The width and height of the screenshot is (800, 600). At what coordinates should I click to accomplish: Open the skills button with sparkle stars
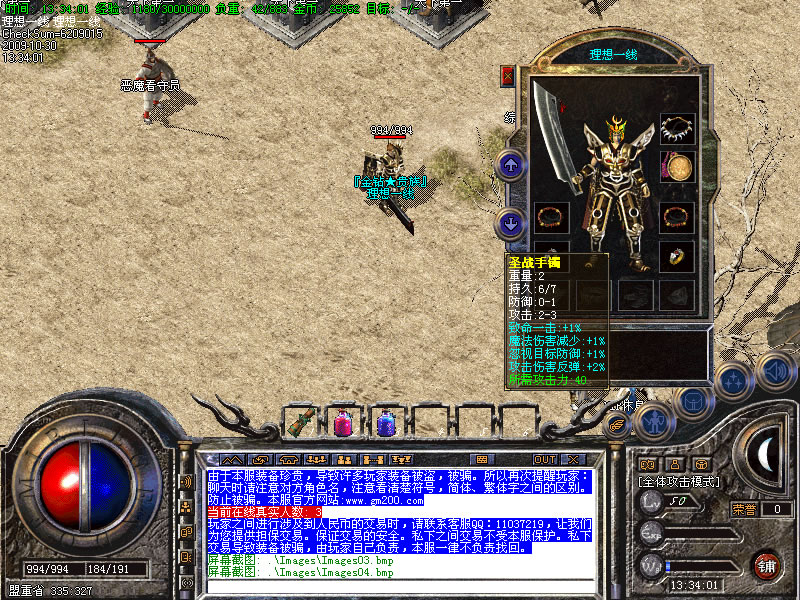(x=734, y=380)
